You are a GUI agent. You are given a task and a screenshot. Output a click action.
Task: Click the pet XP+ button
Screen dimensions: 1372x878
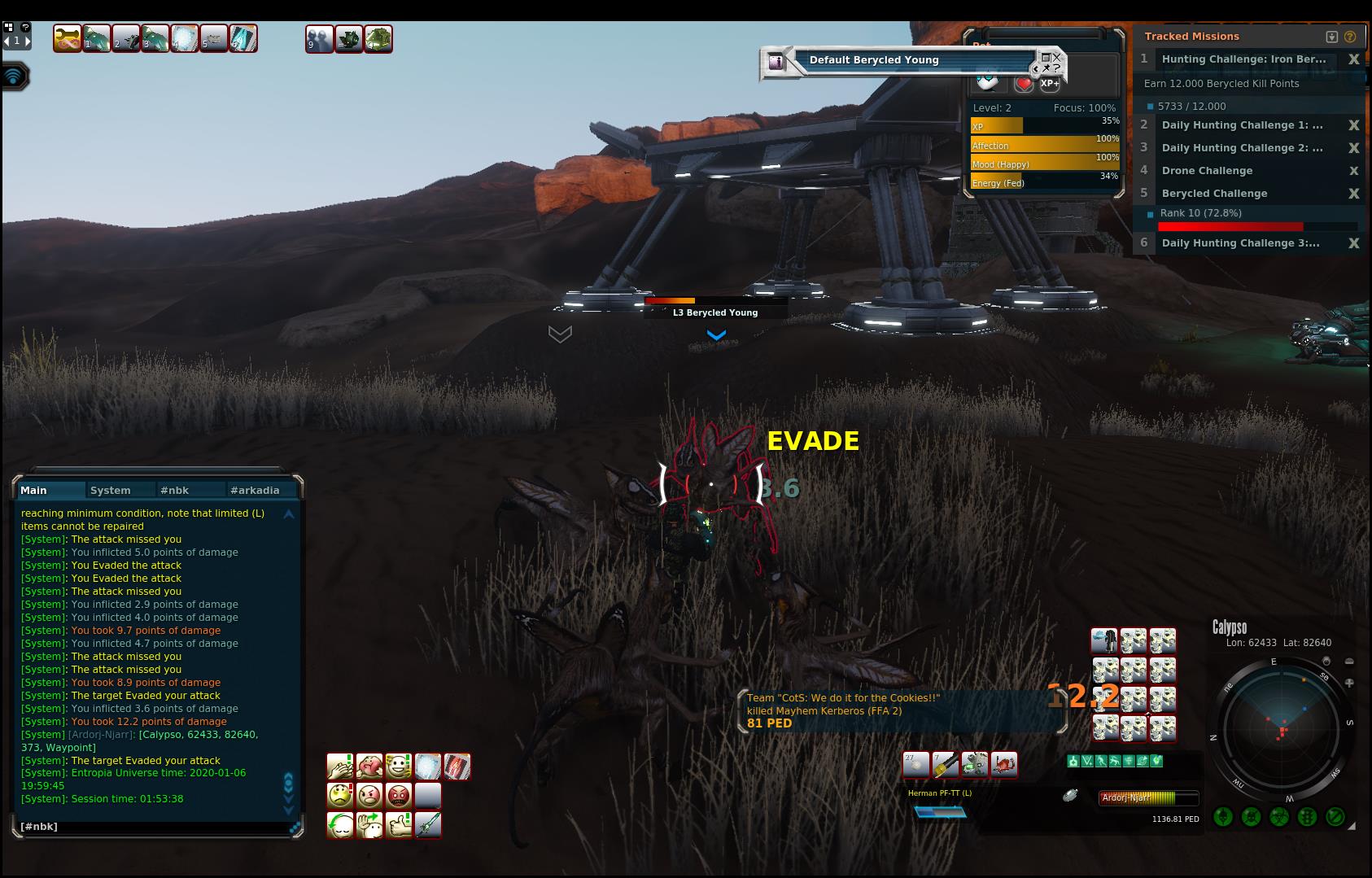[1050, 83]
